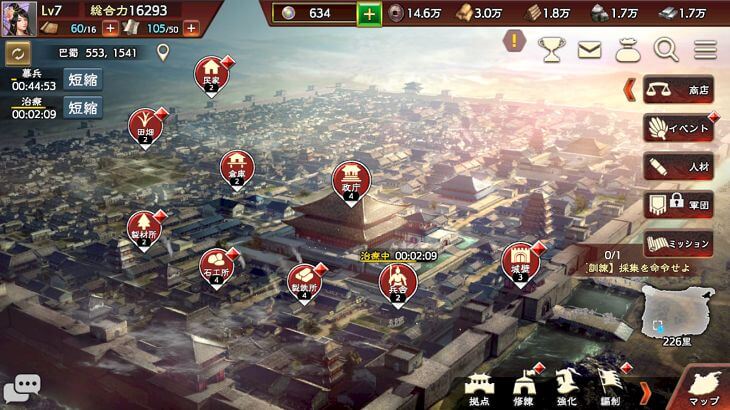The height and width of the screenshot is (410, 730).
Task: Select the 政庁 government hall marker
Action: pos(351,181)
